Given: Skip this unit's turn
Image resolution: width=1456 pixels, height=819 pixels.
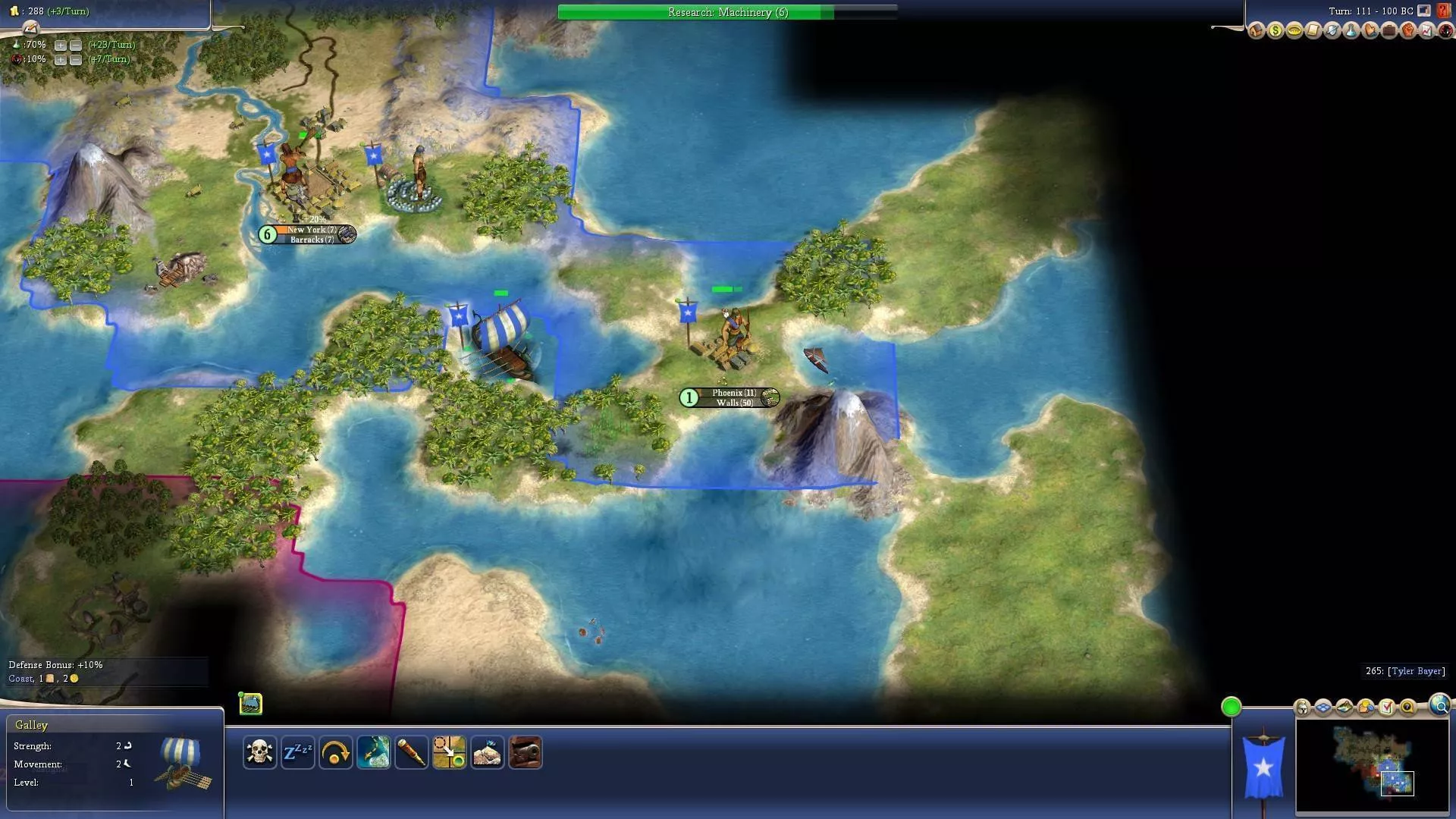Looking at the screenshot, I should [x=335, y=752].
